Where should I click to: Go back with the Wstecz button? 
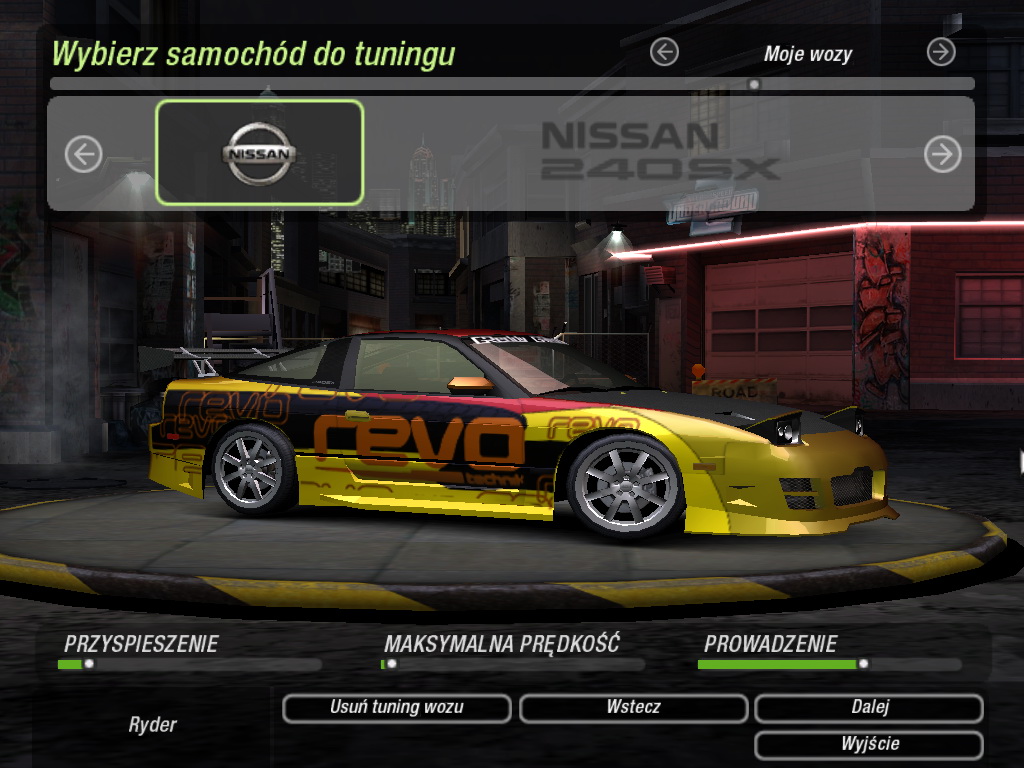[x=633, y=708]
